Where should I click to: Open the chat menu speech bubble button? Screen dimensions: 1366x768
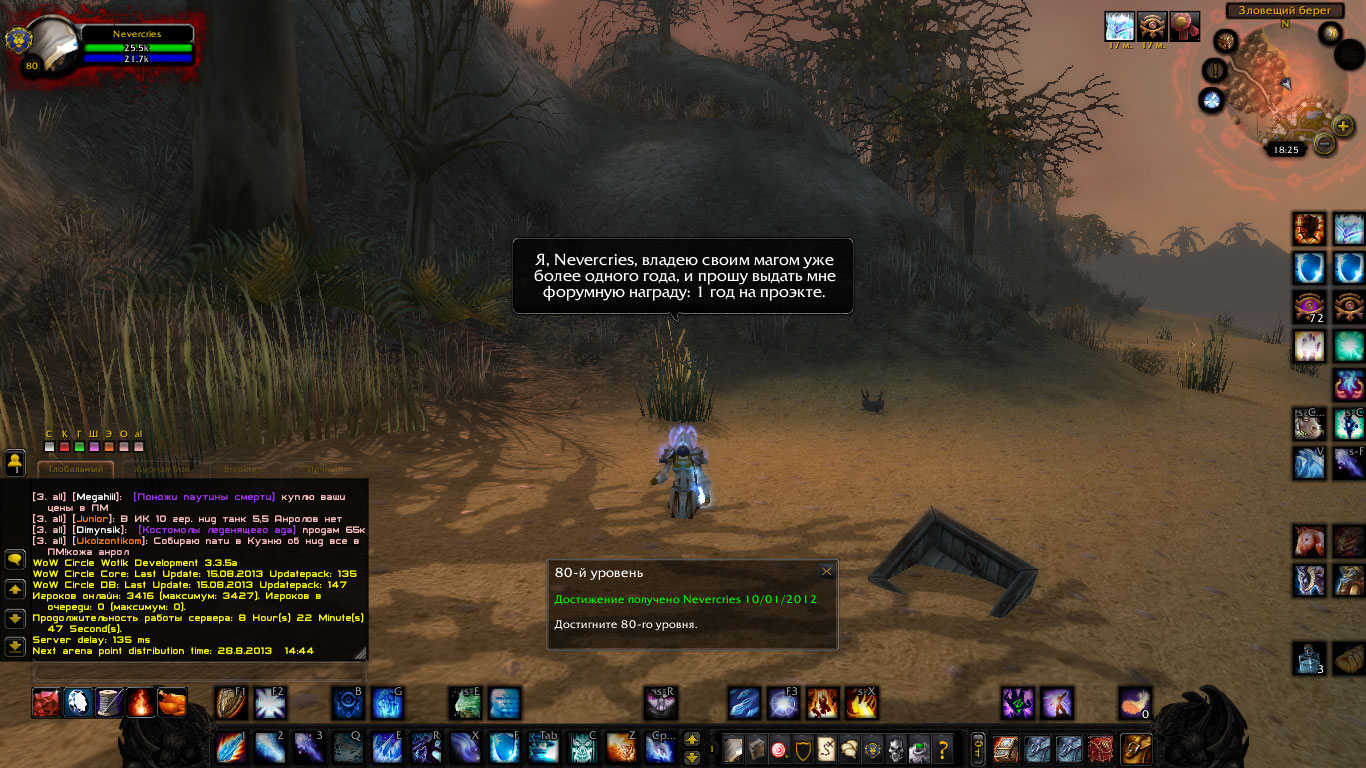15,560
